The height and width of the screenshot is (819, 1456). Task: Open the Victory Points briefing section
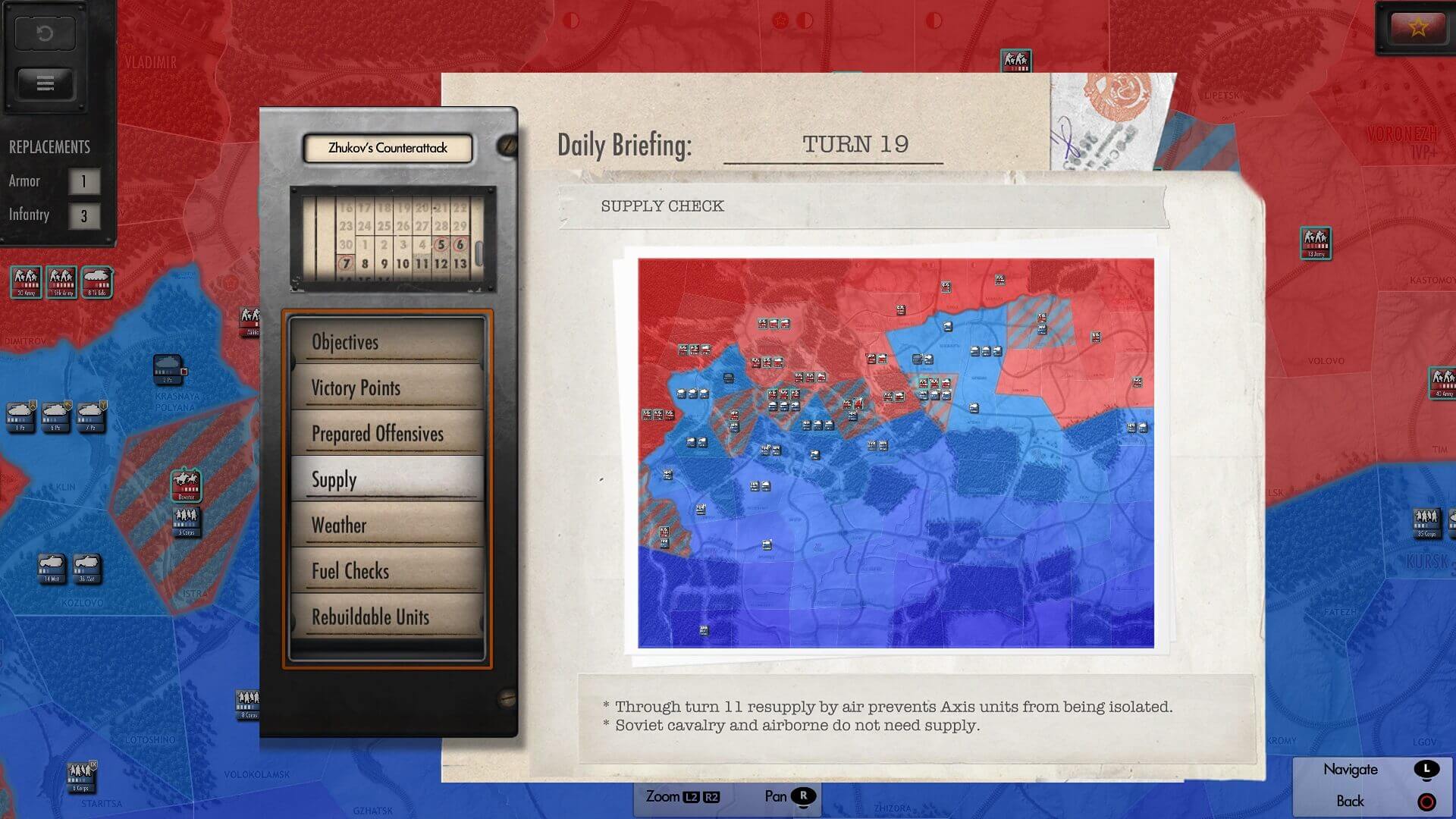387,388
